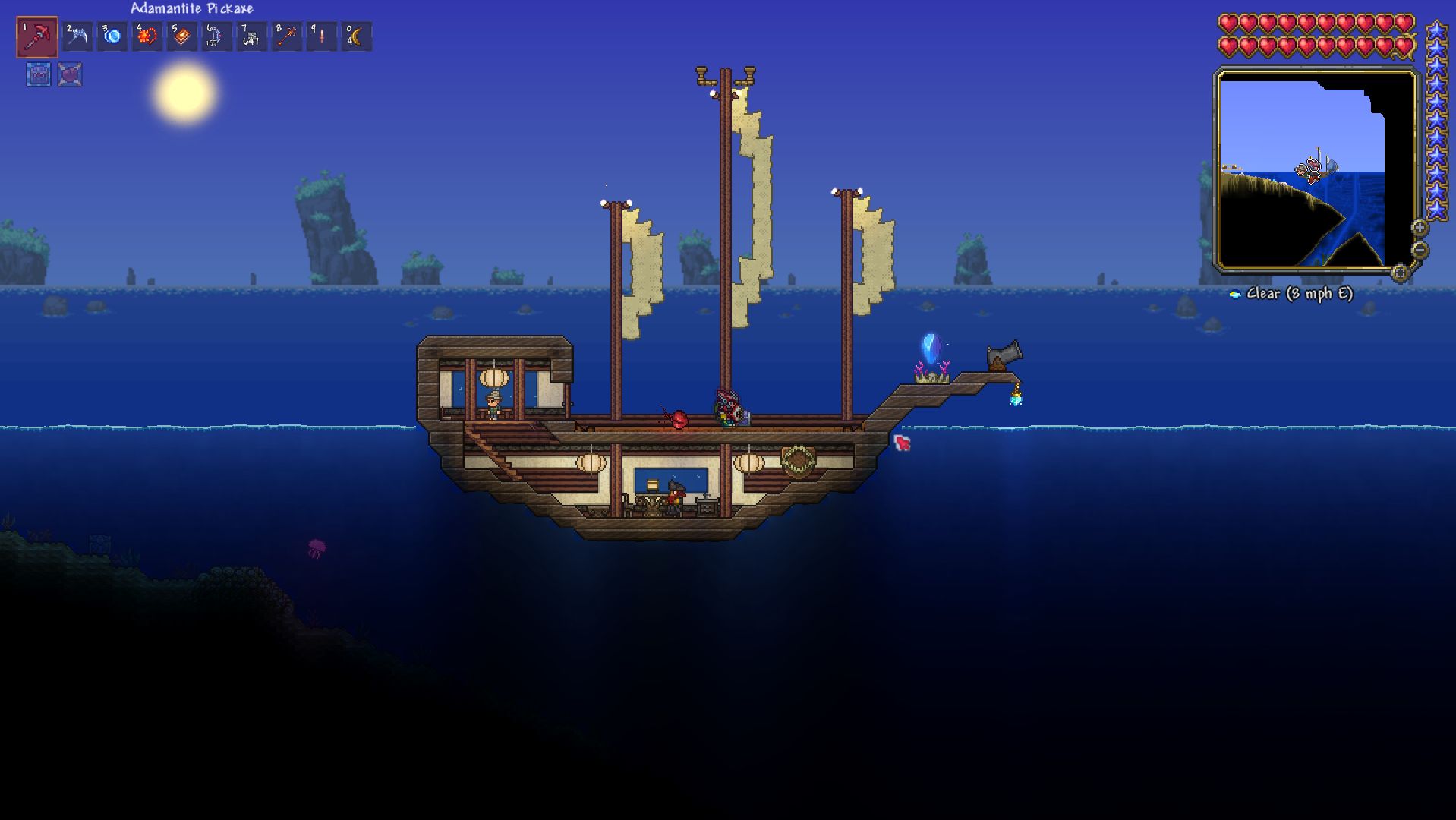Dismiss the second buff icon below the hotbar

click(69, 74)
